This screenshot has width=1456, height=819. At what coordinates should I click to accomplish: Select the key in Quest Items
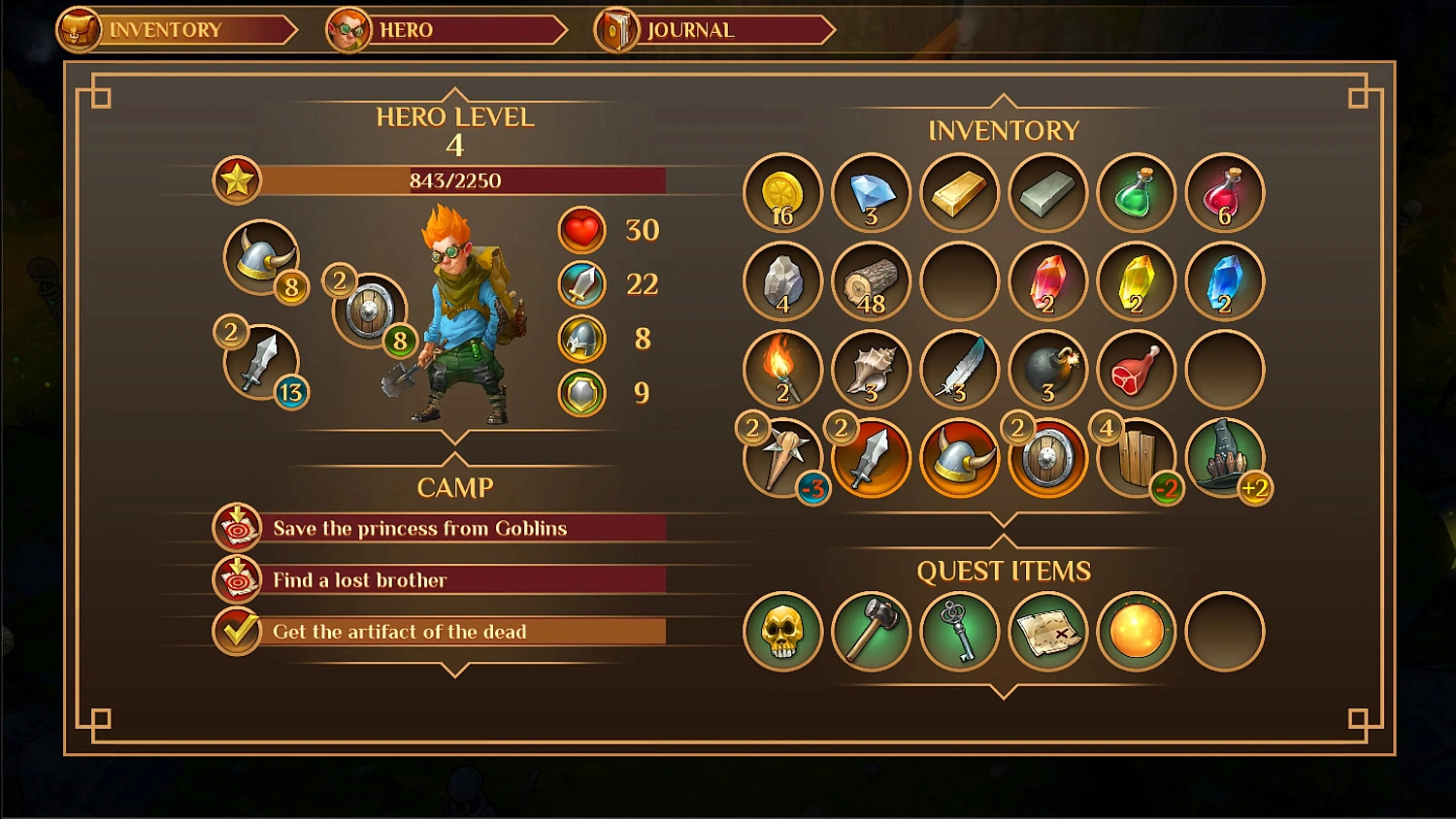point(959,632)
